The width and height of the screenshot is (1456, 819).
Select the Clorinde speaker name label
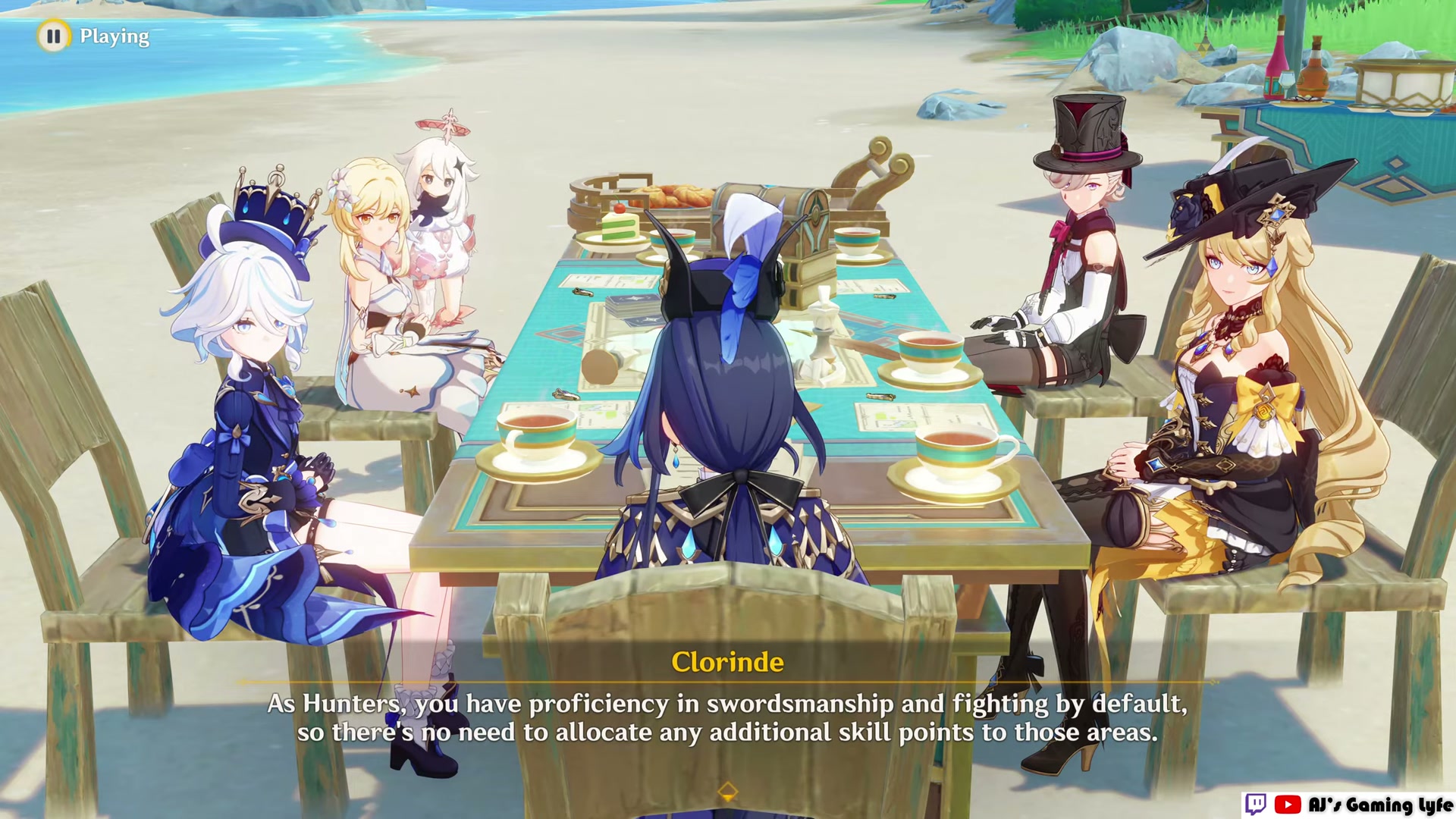click(728, 661)
